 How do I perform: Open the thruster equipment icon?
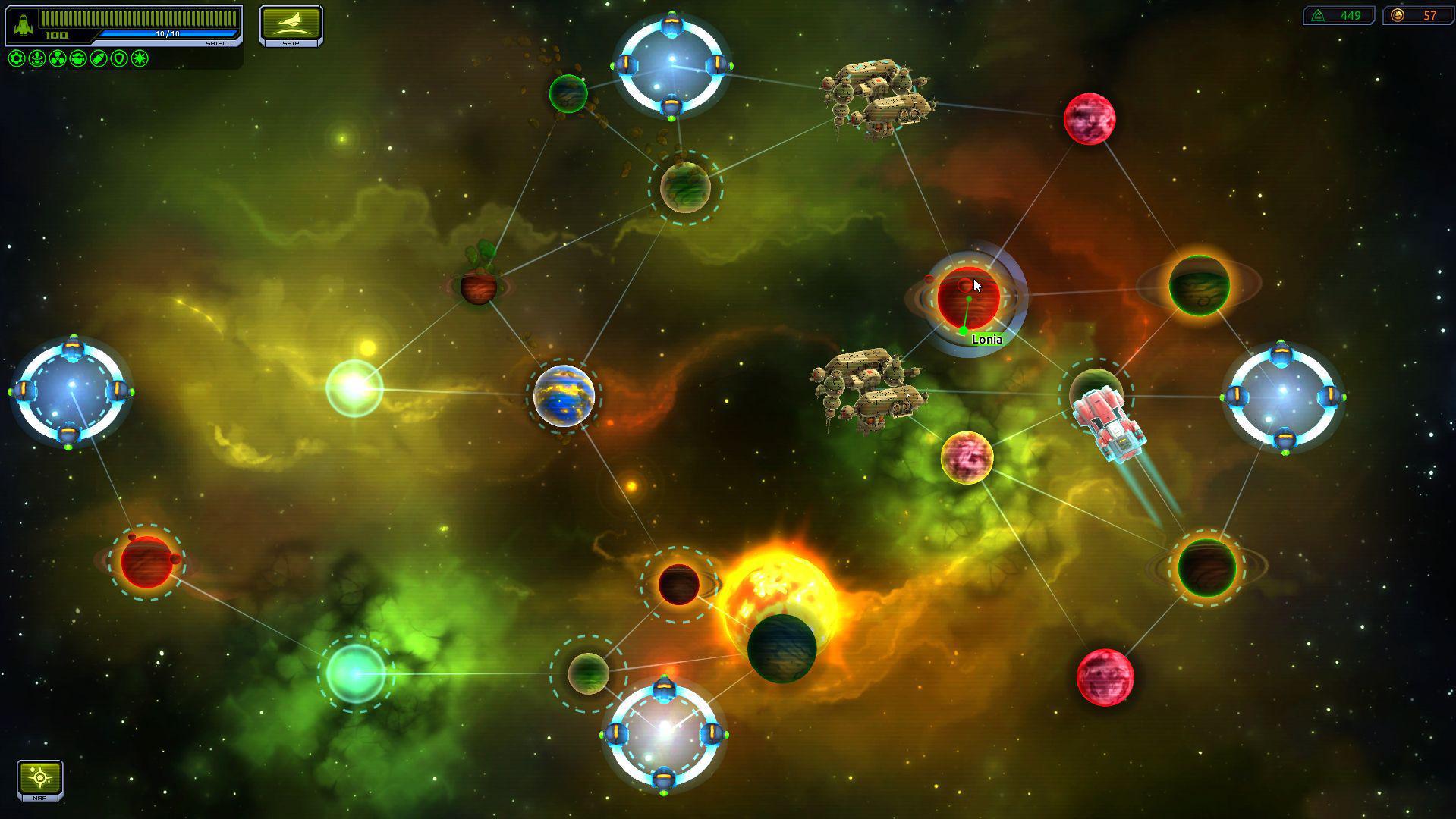click(x=36, y=58)
